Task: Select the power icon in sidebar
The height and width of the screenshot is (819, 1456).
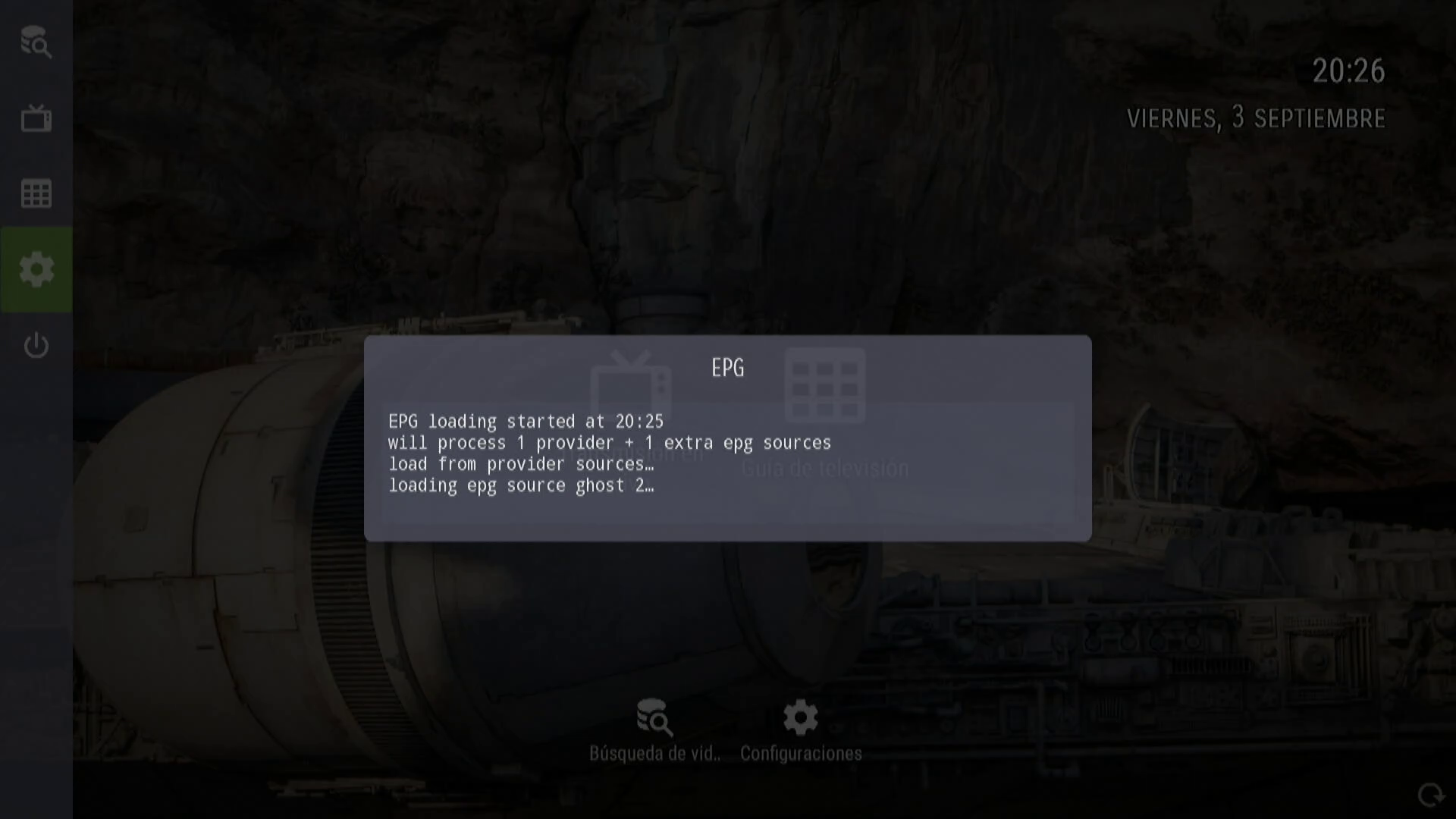Action: 36,346
